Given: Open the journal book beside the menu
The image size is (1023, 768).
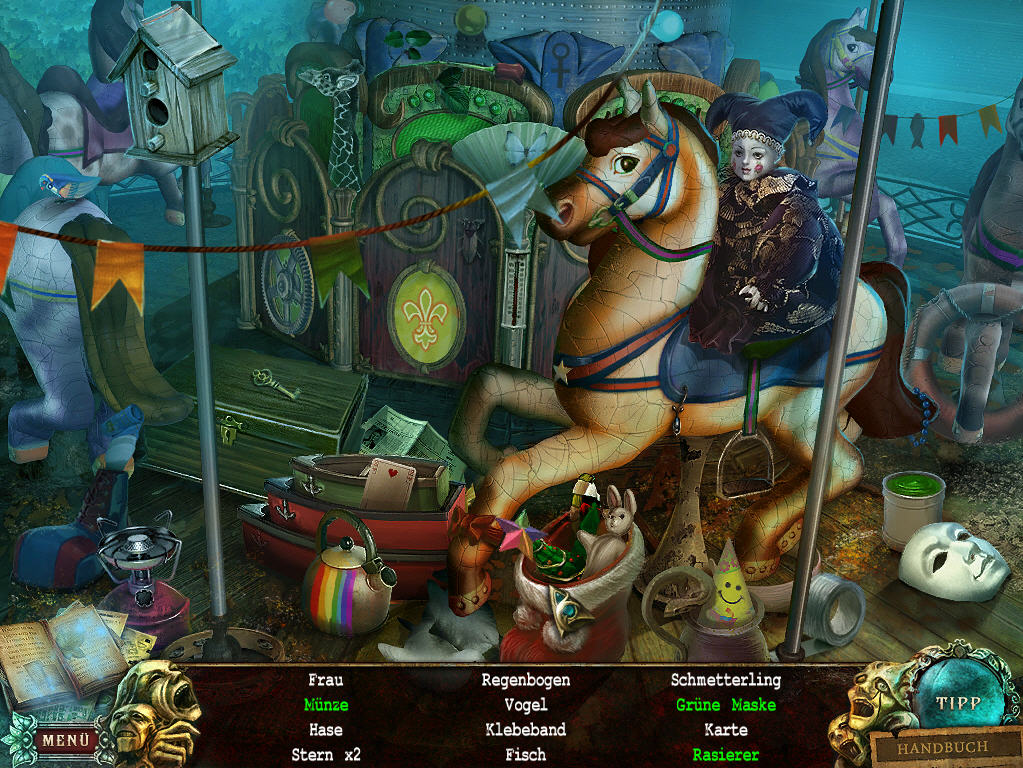Looking at the screenshot, I should point(62,653).
